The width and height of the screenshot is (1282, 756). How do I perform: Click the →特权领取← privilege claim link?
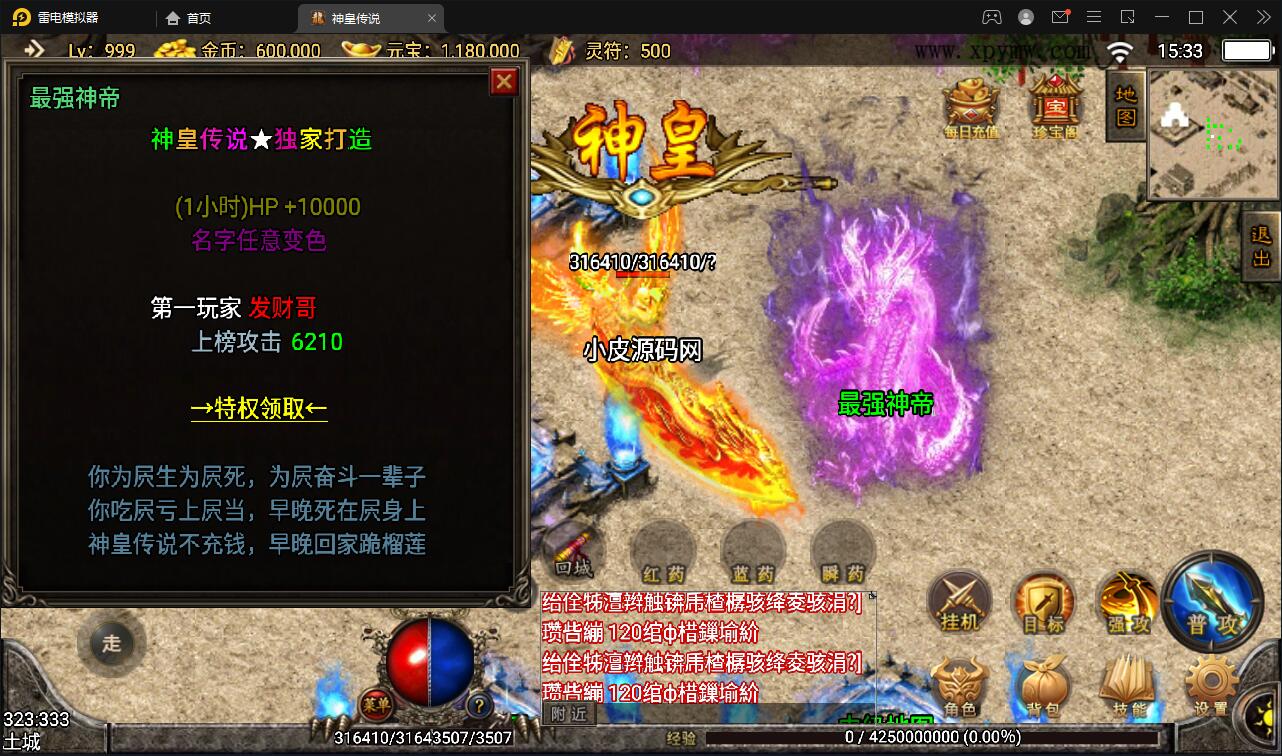click(x=259, y=408)
